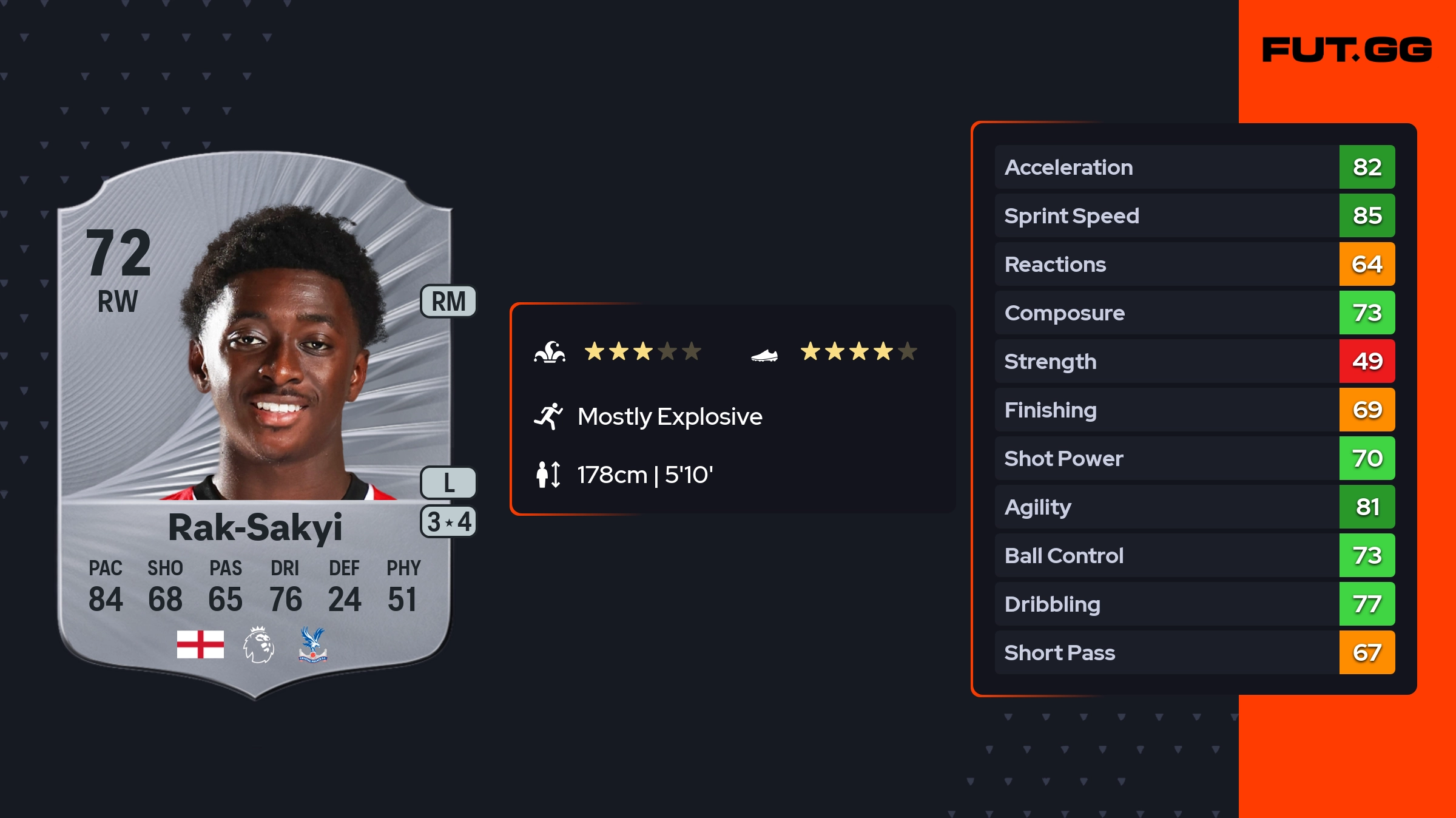The height and width of the screenshot is (818, 1456).
Task: Pick the Finishing stat row
Action: [x=1194, y=410]
